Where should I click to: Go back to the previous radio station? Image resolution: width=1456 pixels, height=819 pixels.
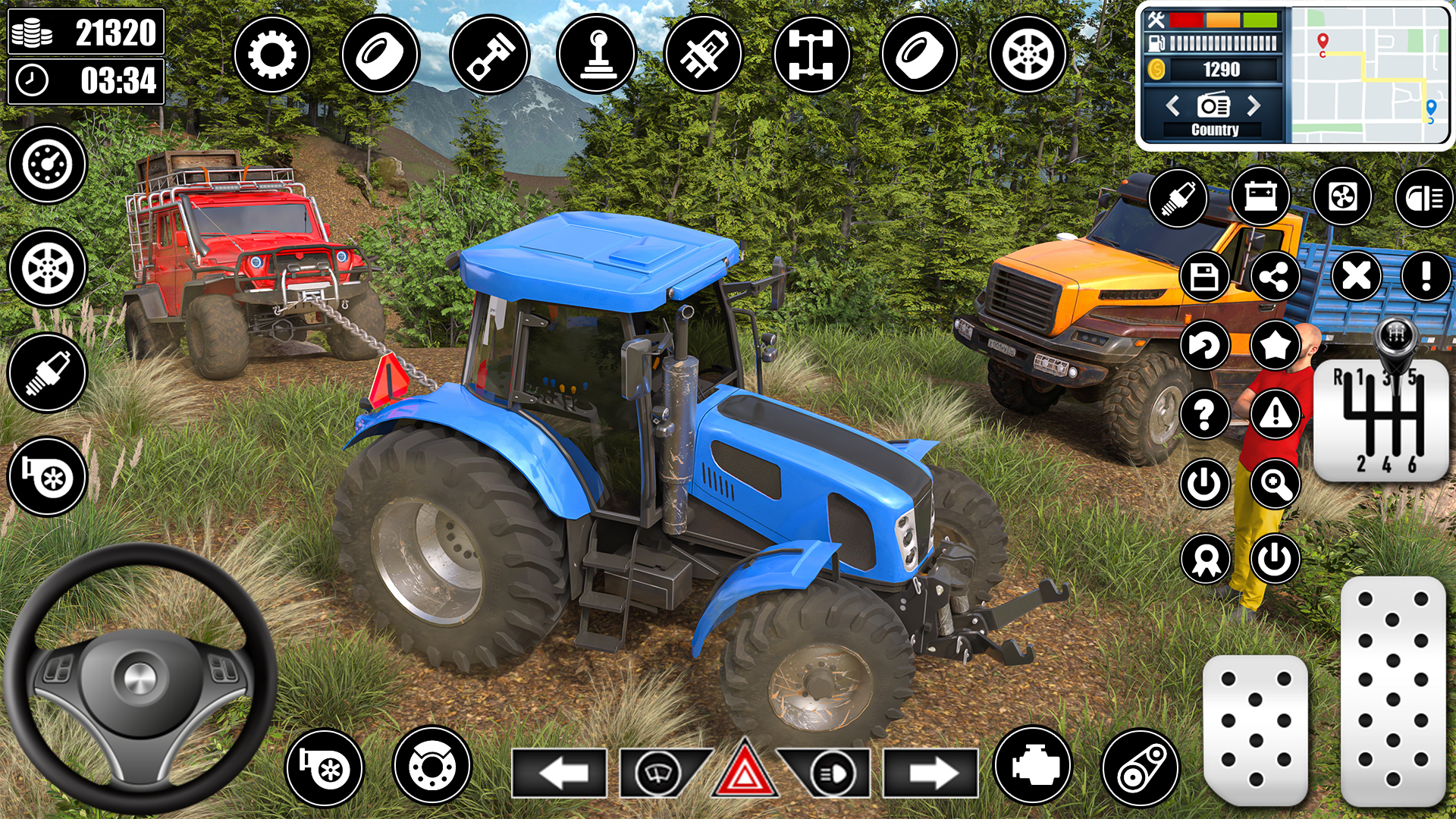pos(1172,106)
